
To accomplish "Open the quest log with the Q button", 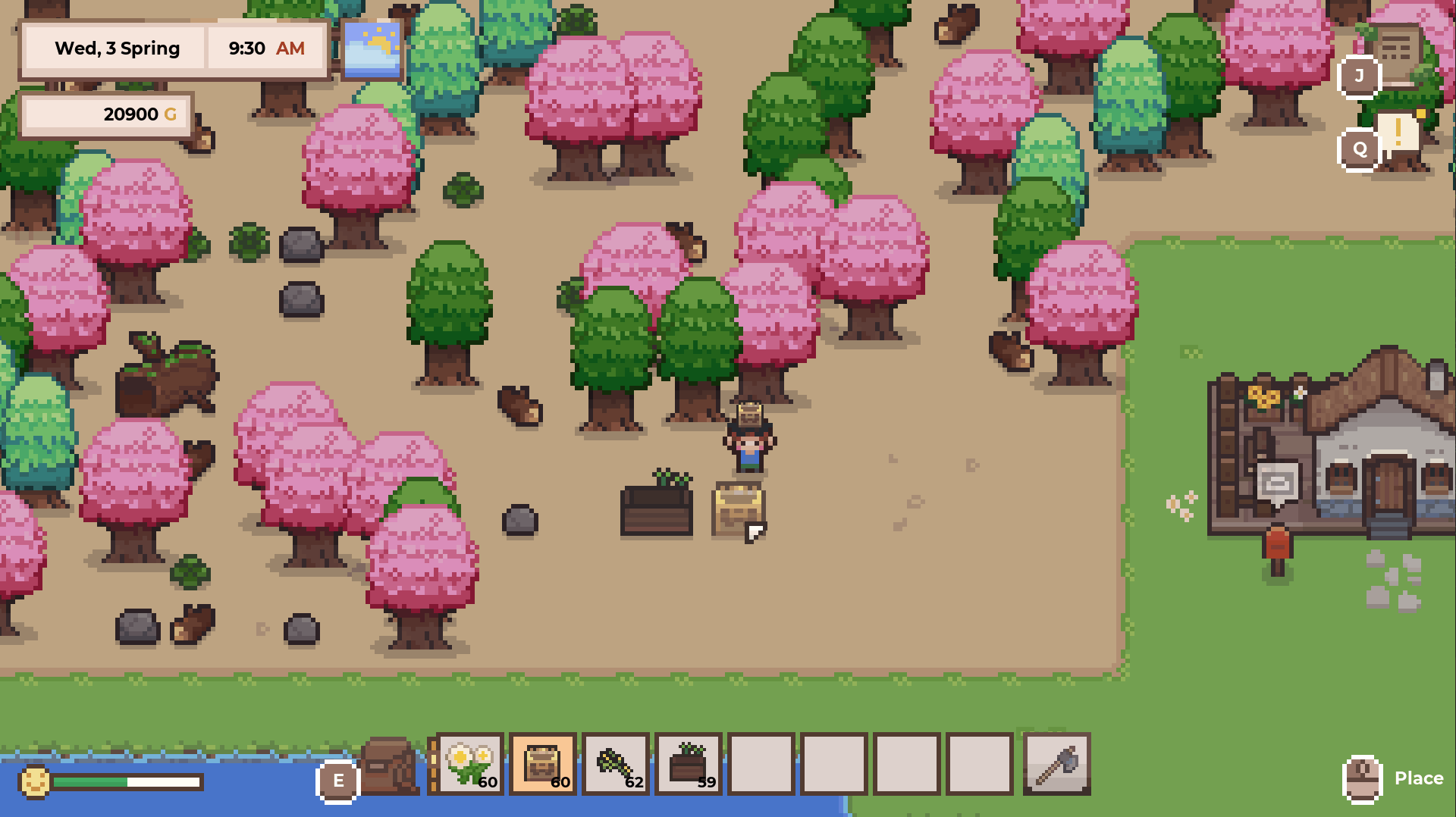I will (1358, 149).
